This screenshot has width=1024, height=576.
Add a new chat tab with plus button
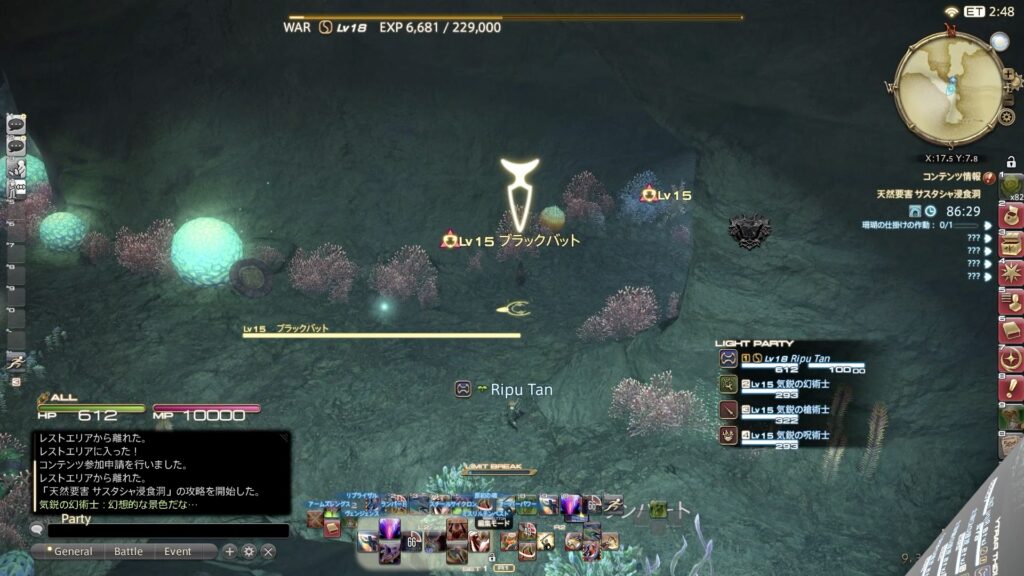click(230, 551)
